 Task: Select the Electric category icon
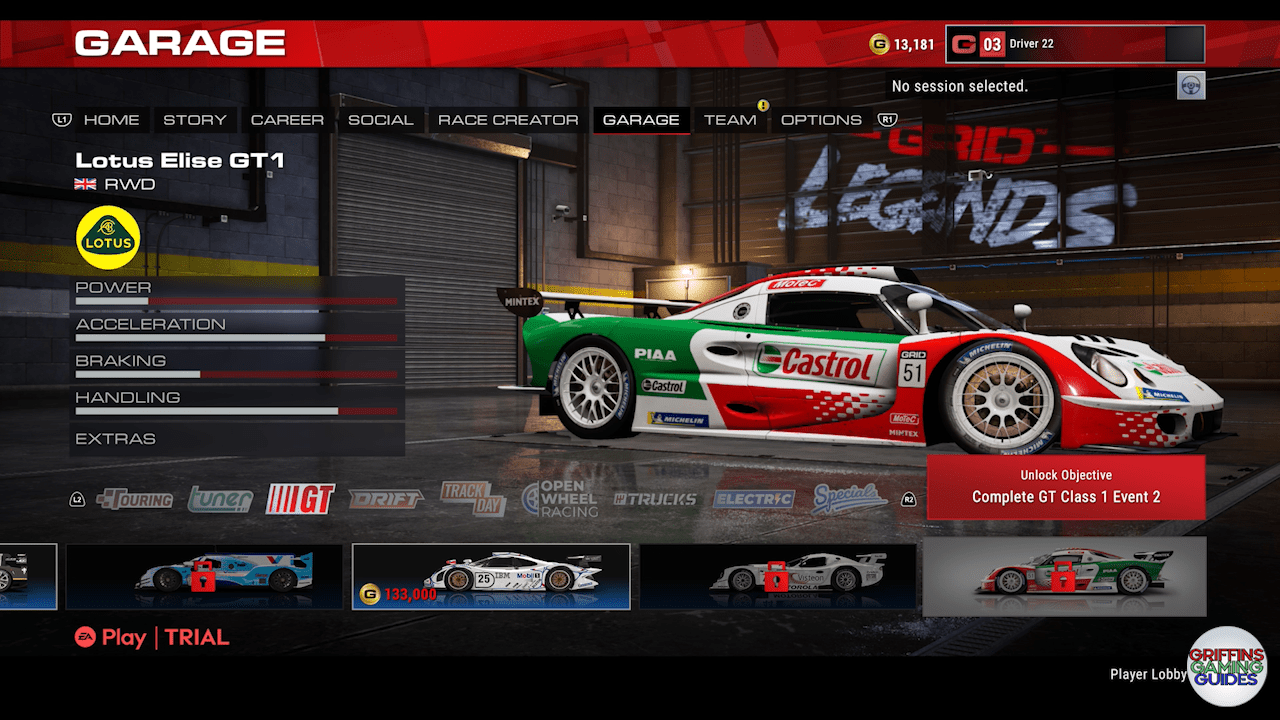752,498
